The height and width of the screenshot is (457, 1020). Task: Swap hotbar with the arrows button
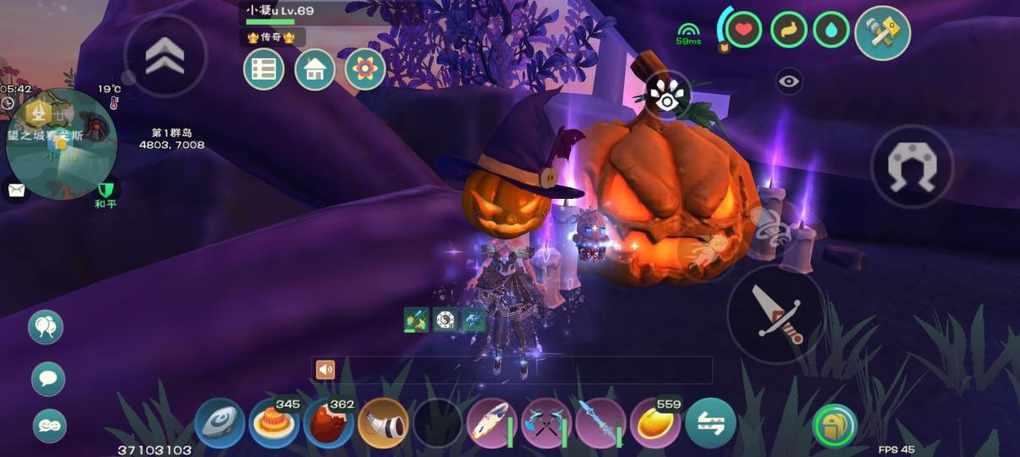710,422
